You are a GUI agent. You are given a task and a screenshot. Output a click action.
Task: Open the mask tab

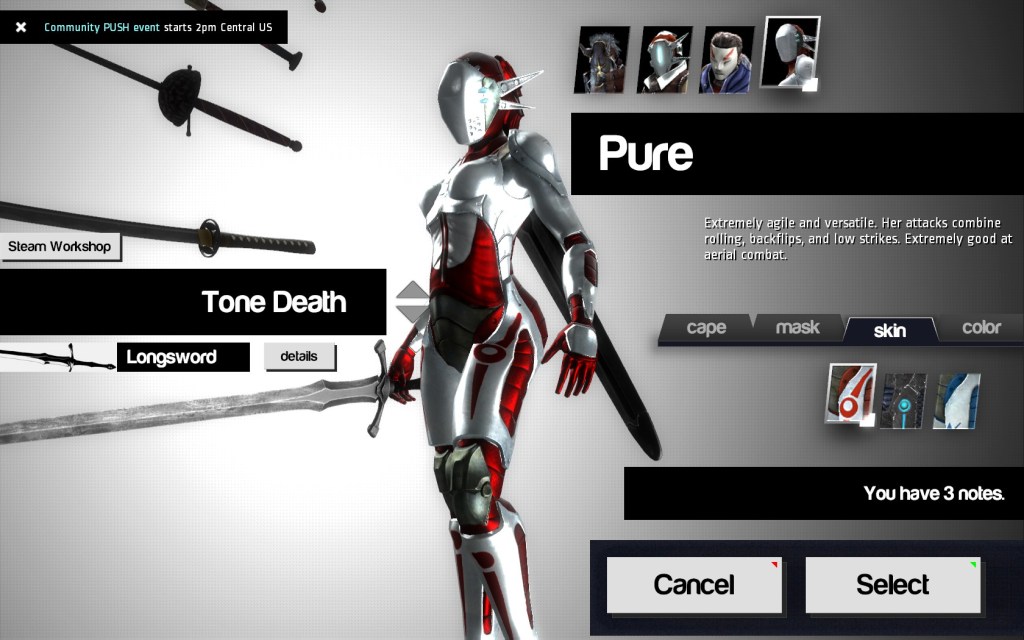pos(797,328)
